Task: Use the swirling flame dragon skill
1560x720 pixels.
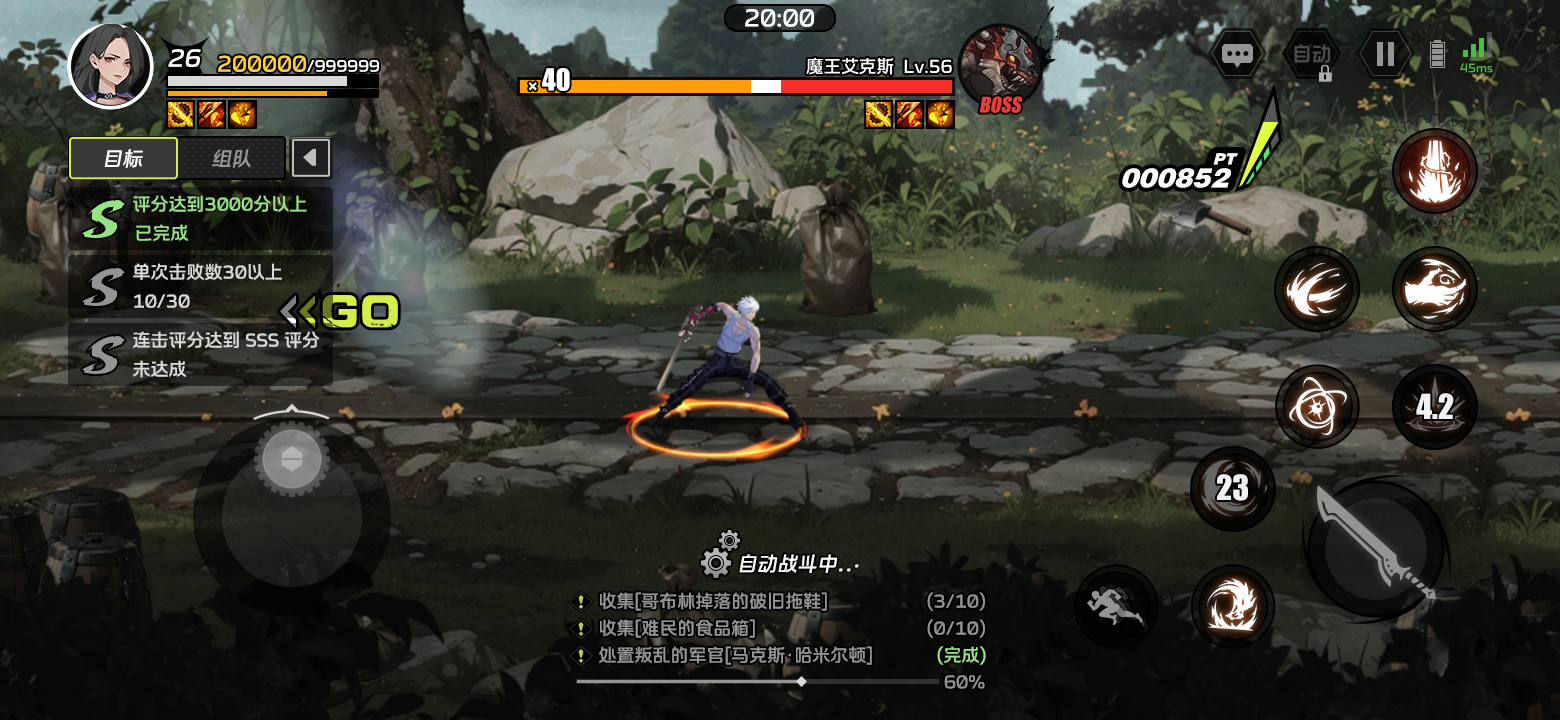Action: (x=1232, y=607)
